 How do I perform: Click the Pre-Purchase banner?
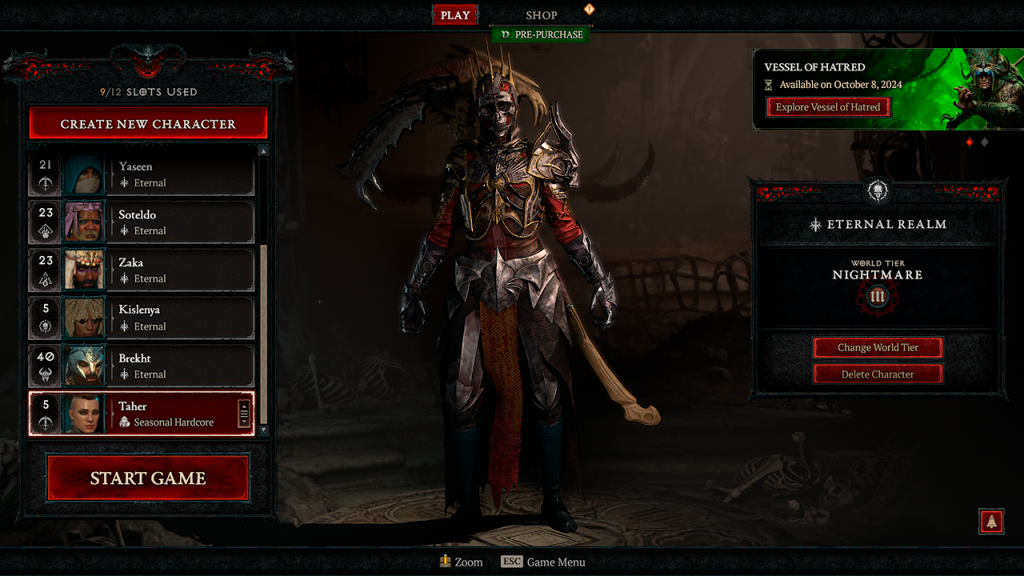click(540, 34)
